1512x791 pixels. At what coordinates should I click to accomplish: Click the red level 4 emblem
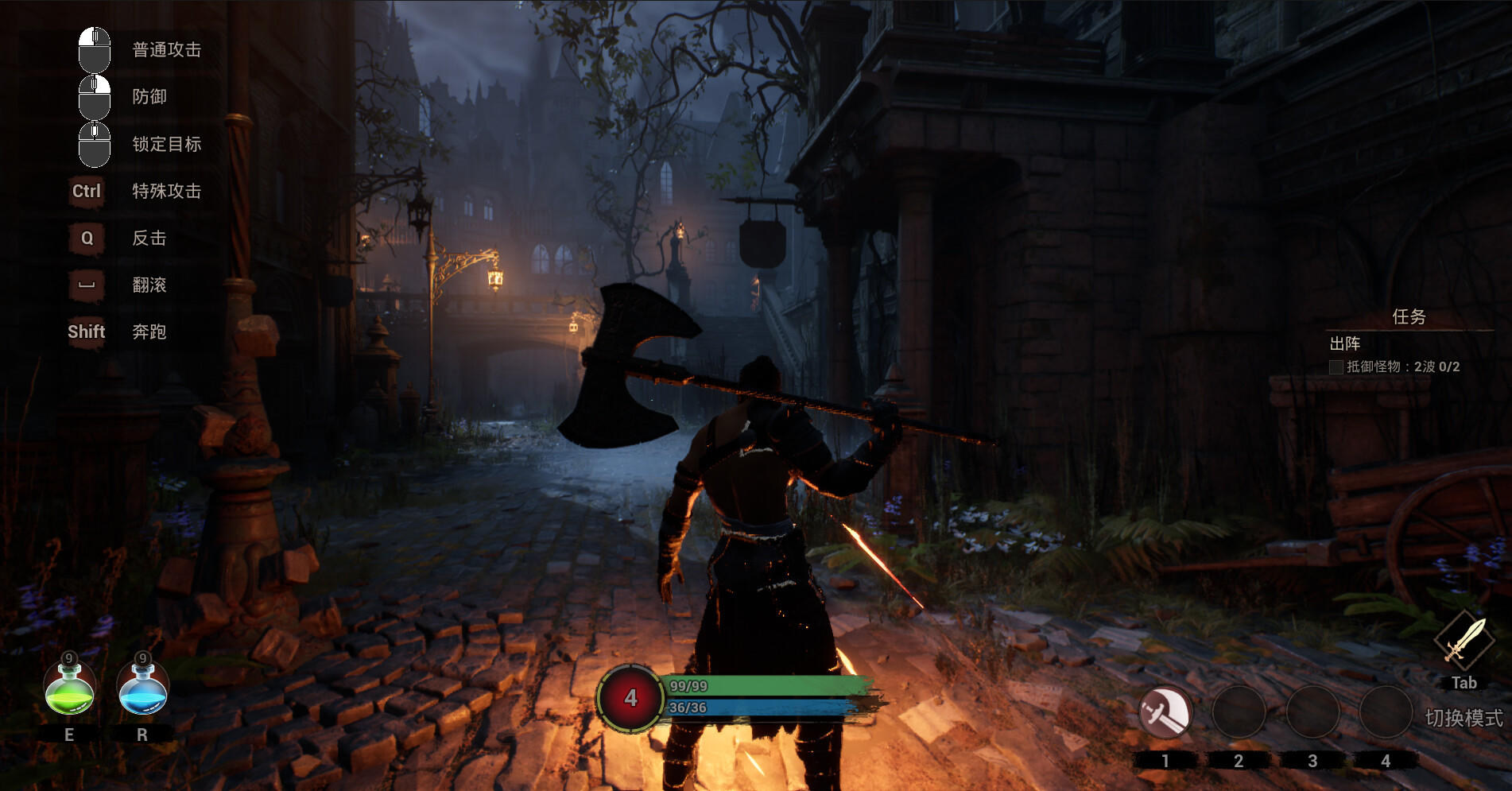pos(630,698)
